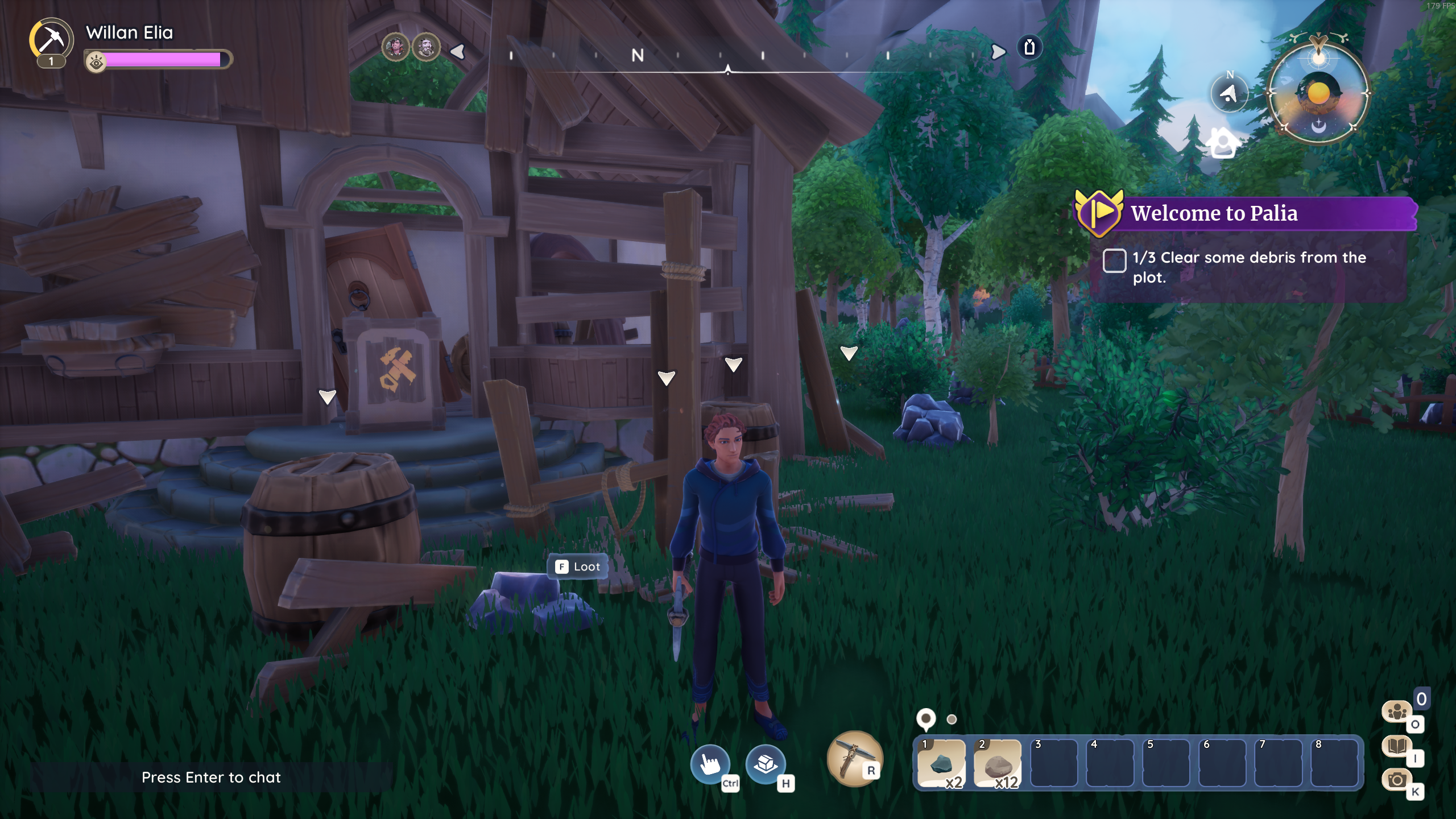Click the right compass scroll arrow
Image resolution: width=1456 pixels, height=819 pixels.
click(x=998, y=52)
